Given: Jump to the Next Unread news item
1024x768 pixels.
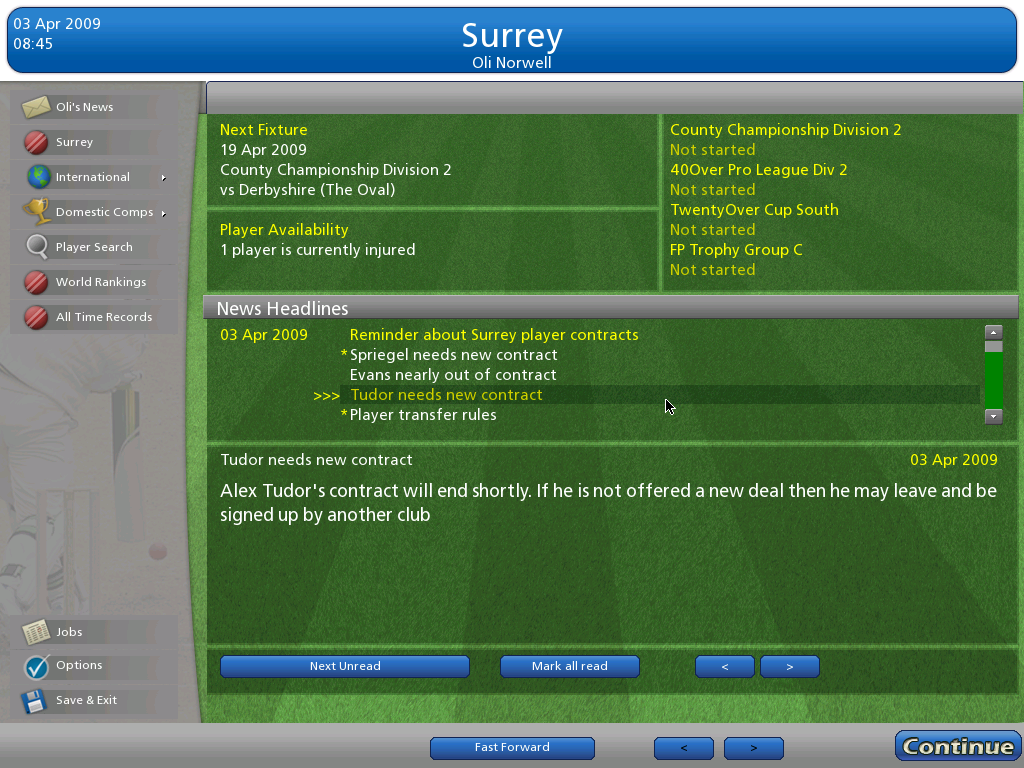Looking at the screenshot, I should click(345, 666).
